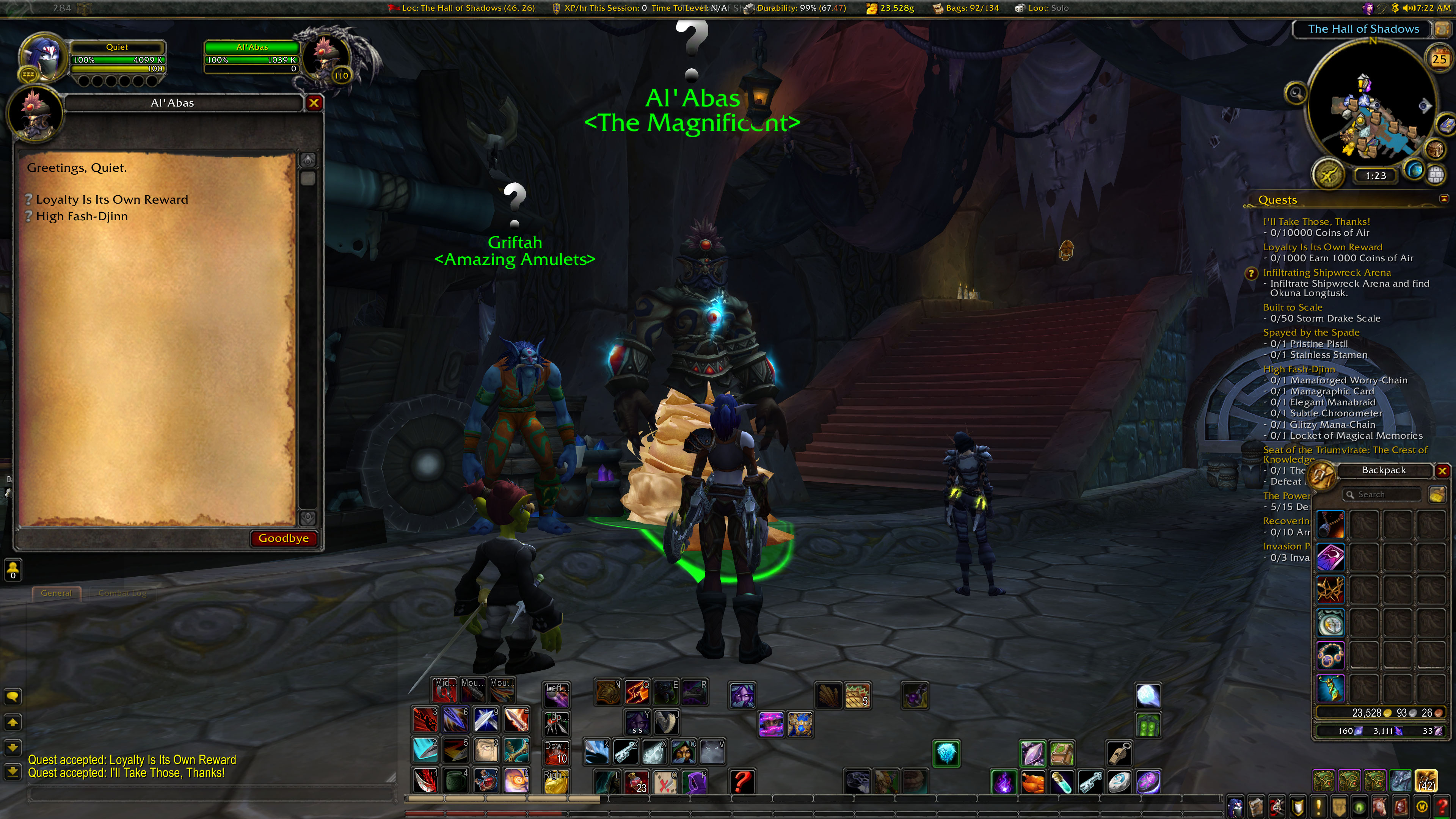Open the minimap tracking magnifier menu
Viewport: 1456px width, 819px height.
[1296, 93]
